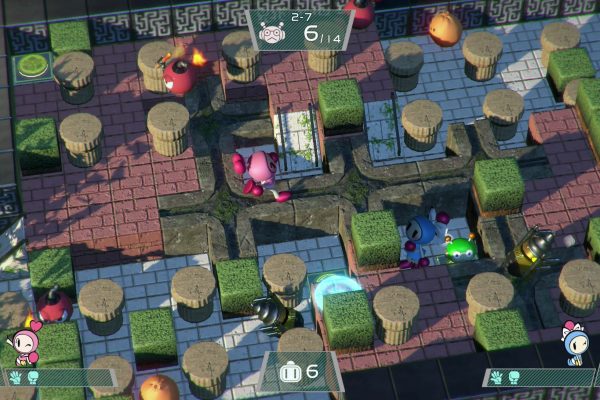Click the enemy robot face icon
The width and height of the screenshot is (600, 400).
[272, 33]
